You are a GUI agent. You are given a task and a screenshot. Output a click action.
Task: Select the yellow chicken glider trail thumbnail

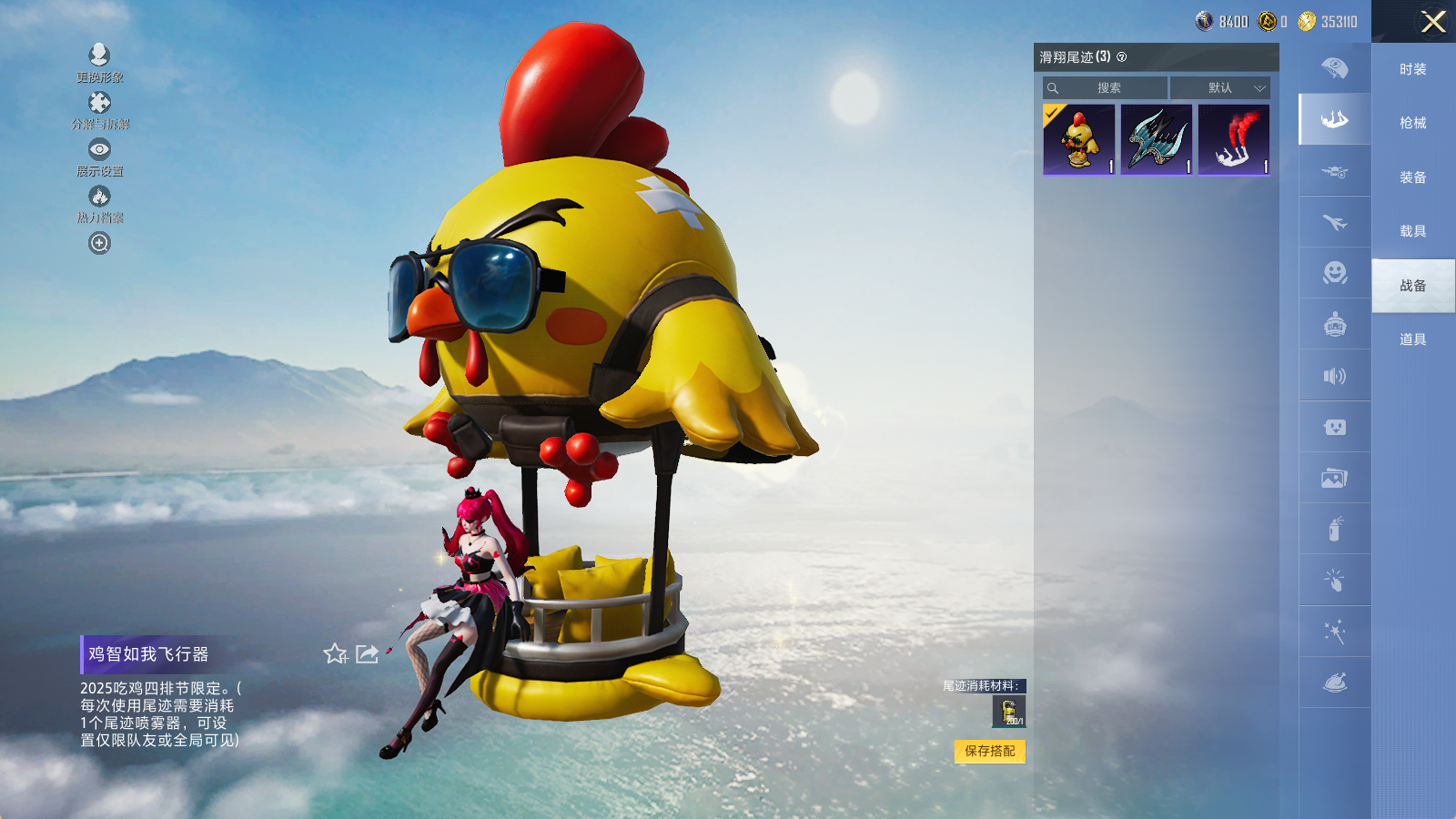(1078, 139)
